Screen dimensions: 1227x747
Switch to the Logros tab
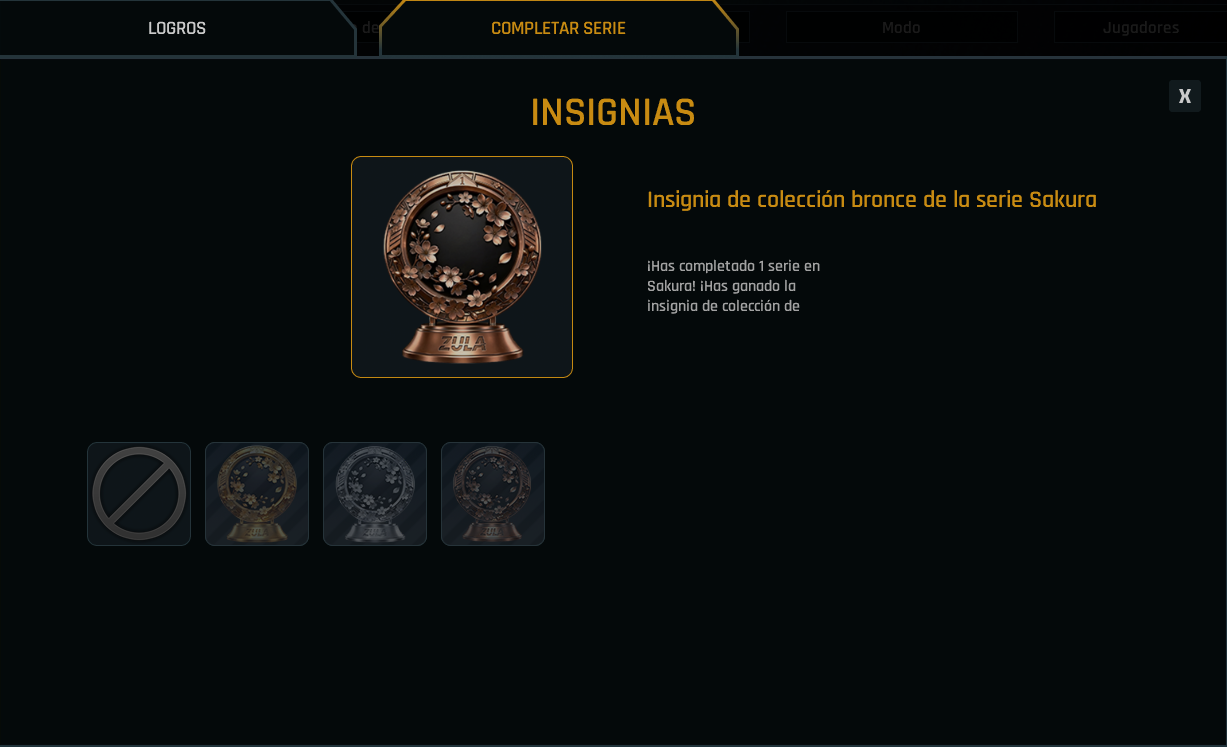[x=177, y=28]
